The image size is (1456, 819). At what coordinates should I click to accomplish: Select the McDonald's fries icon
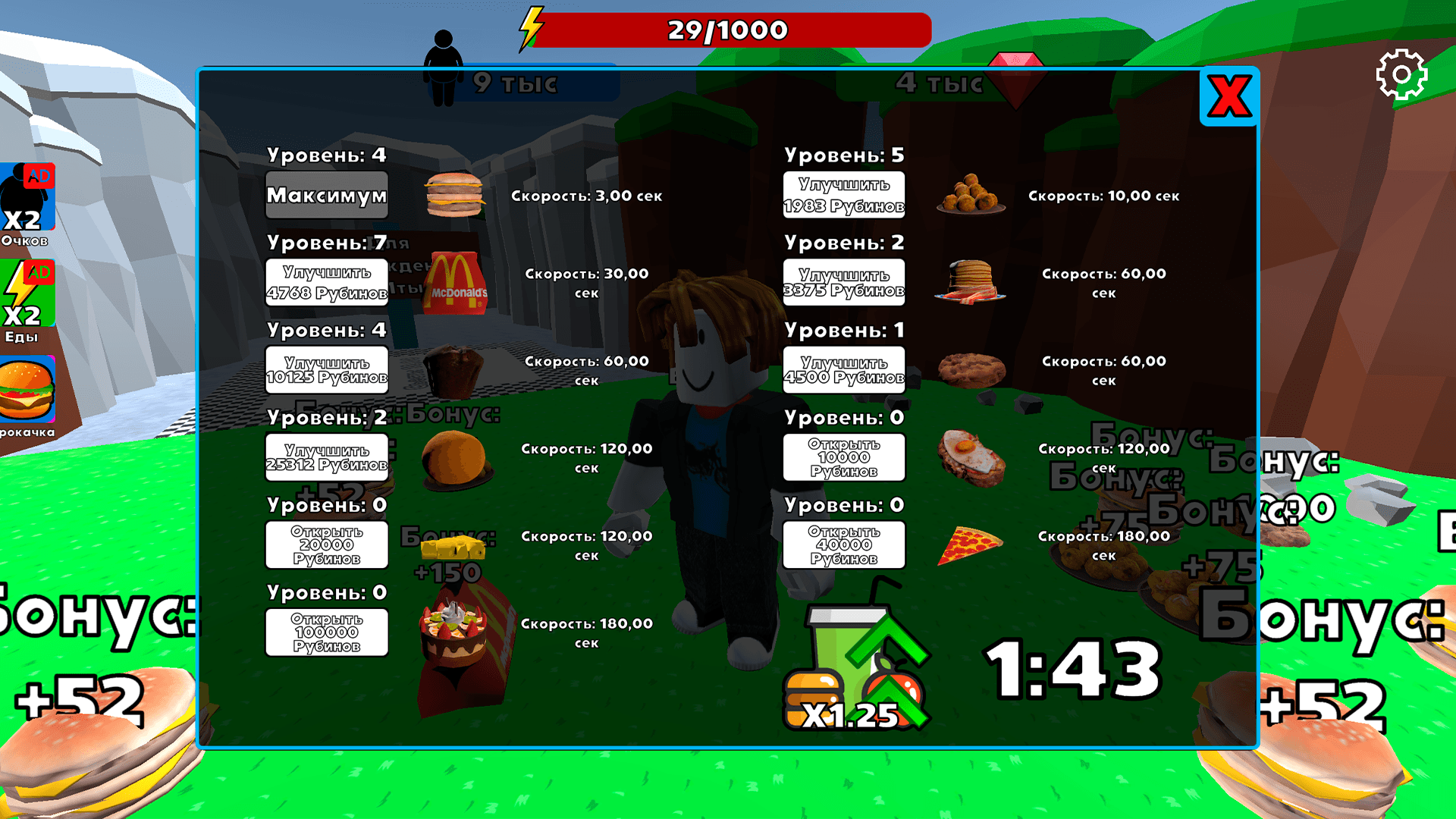pyautogui.click(x=455, y=284)
